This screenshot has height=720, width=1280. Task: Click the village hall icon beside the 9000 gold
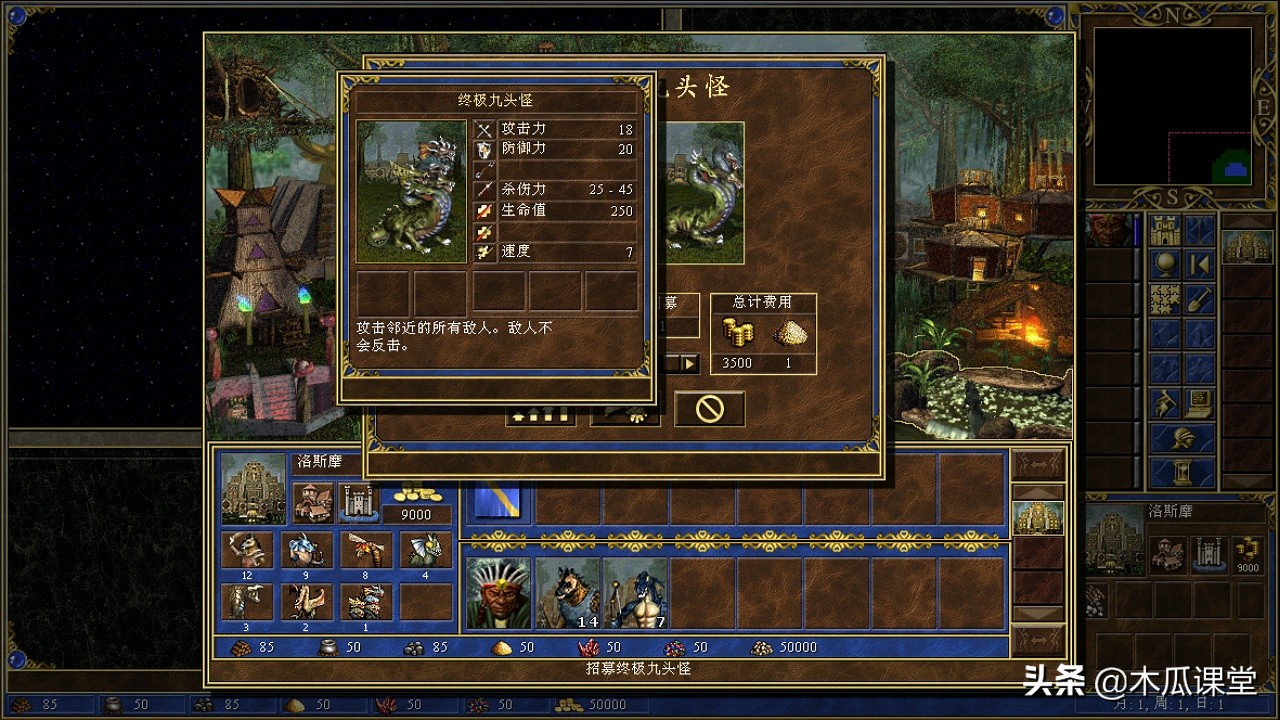[x=314, y=503]
